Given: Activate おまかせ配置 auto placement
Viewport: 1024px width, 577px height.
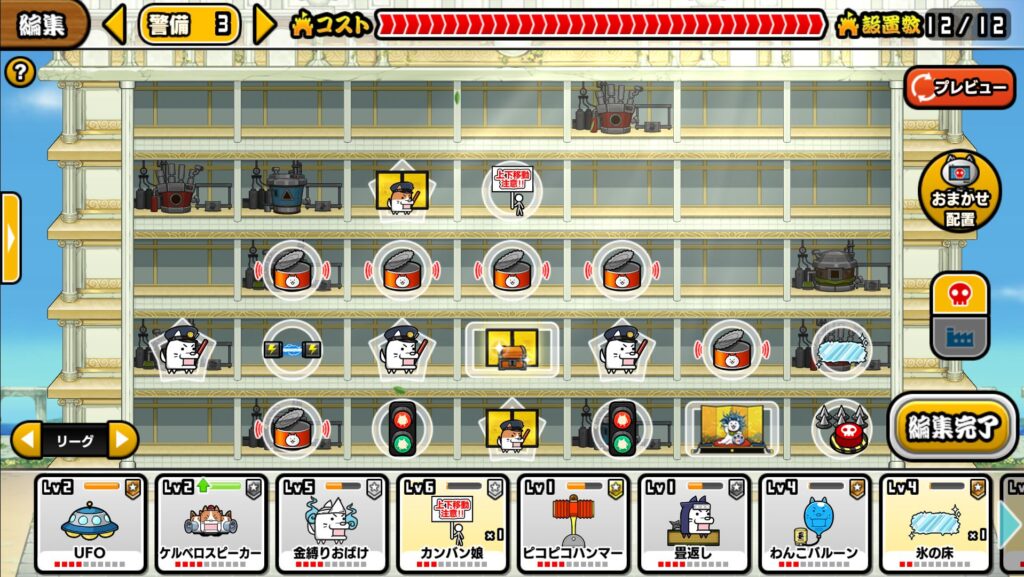Looking at the screenshot, I should tap(959, 191).
